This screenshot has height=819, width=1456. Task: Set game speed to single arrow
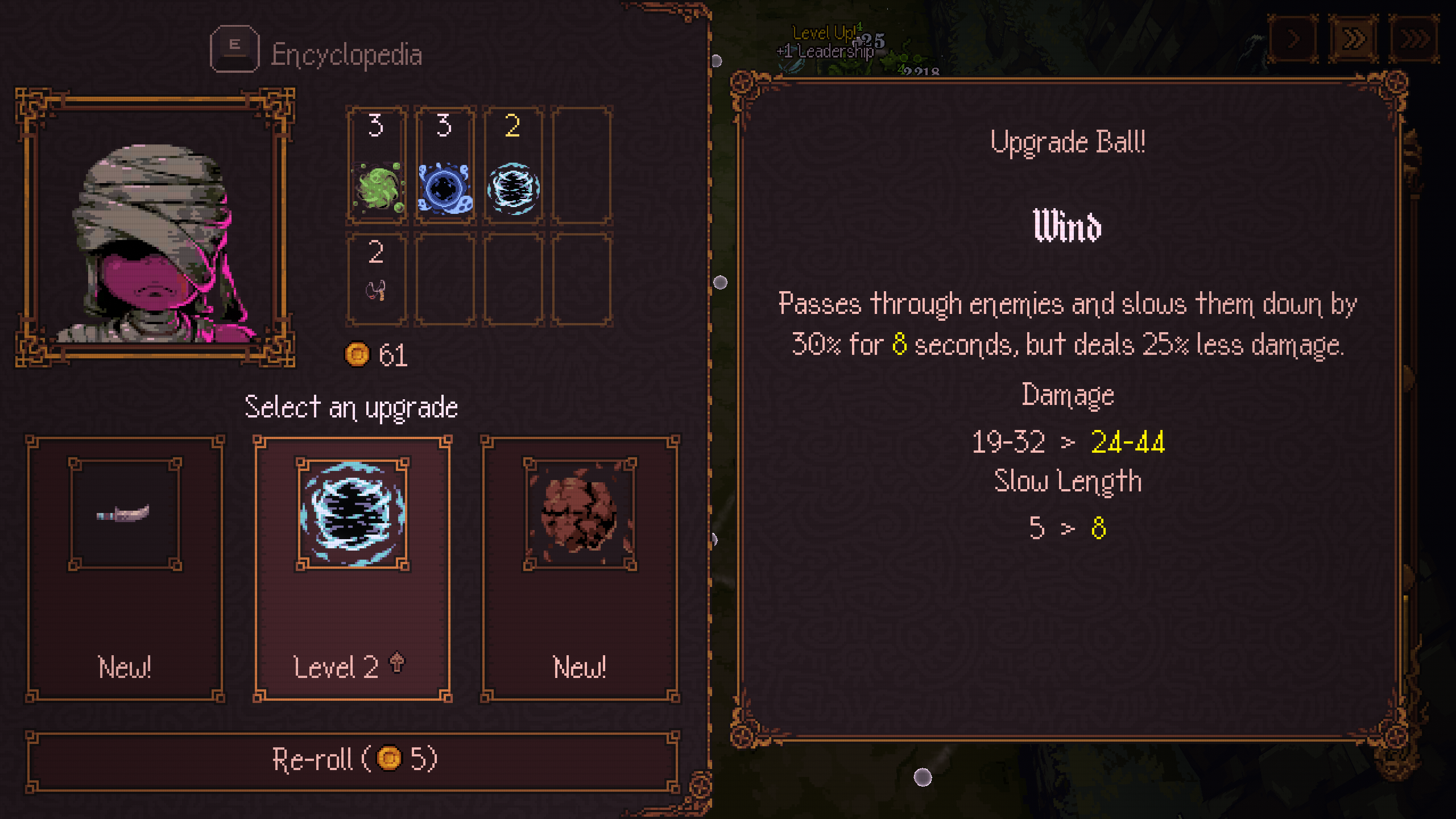click(x=1293, y=40)
